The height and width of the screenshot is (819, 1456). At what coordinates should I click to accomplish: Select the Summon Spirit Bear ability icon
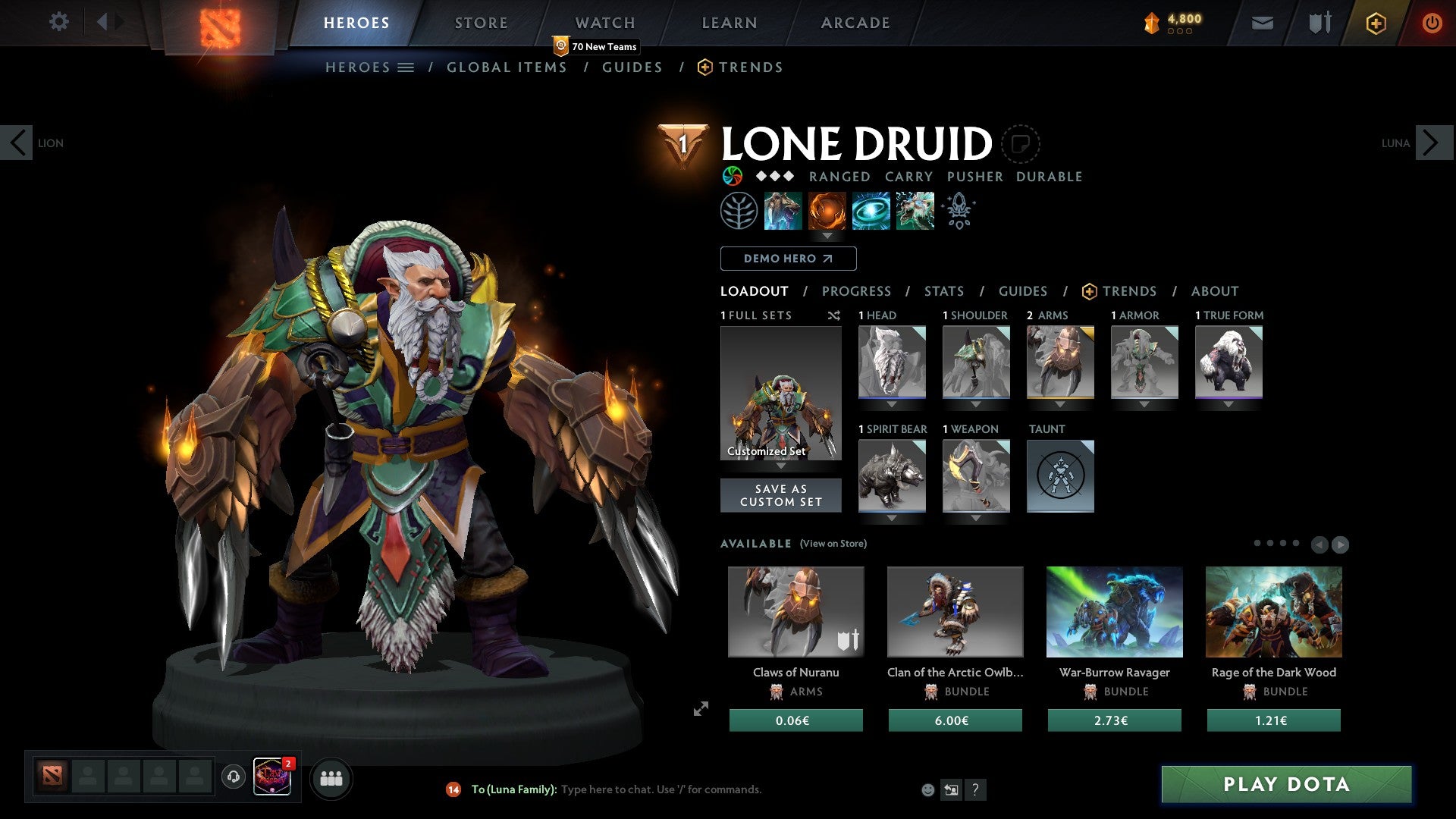click(783, 211)
